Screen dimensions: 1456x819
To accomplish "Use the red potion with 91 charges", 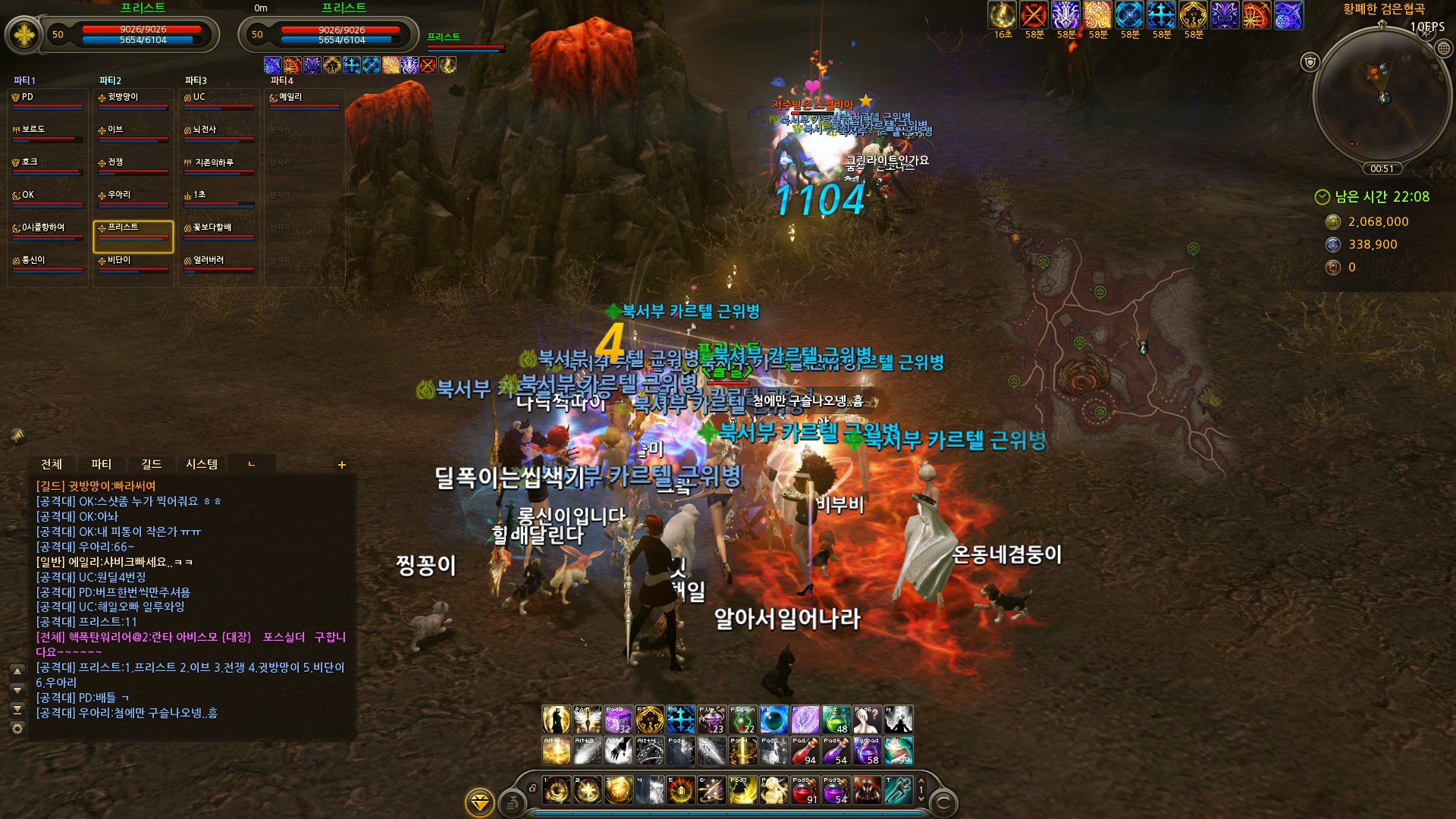I will pos(805,790).
